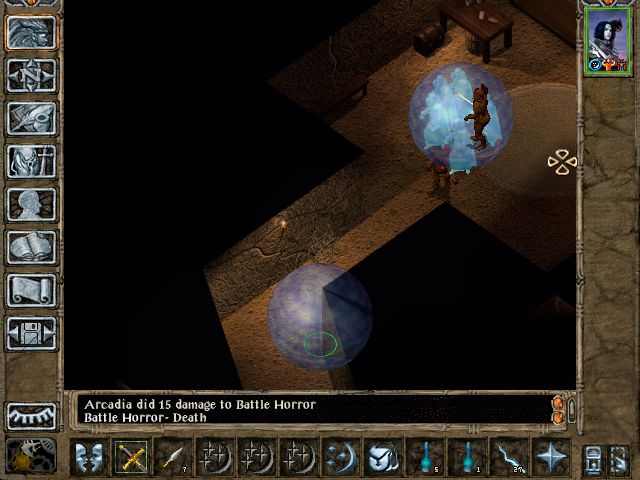Select Arcadia's character portrait
The height and width of the screenshot is (480, 640).
tap(607, 41)
